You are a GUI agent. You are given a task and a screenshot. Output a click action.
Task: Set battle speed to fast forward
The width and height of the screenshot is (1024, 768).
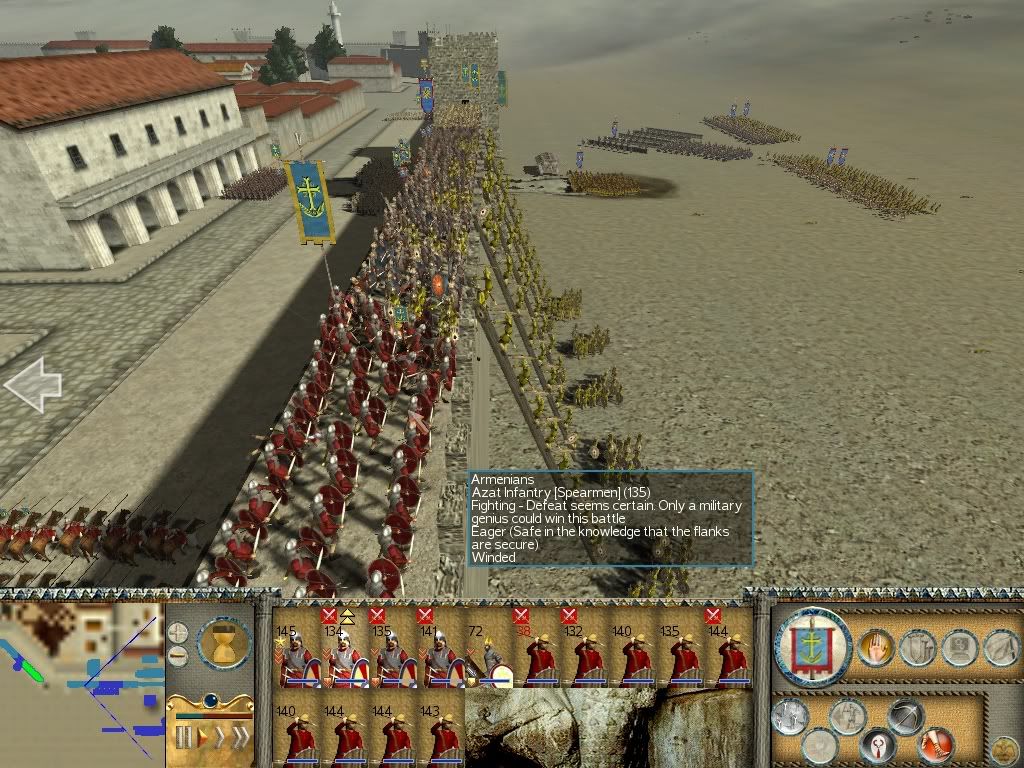tap(220, 738)
